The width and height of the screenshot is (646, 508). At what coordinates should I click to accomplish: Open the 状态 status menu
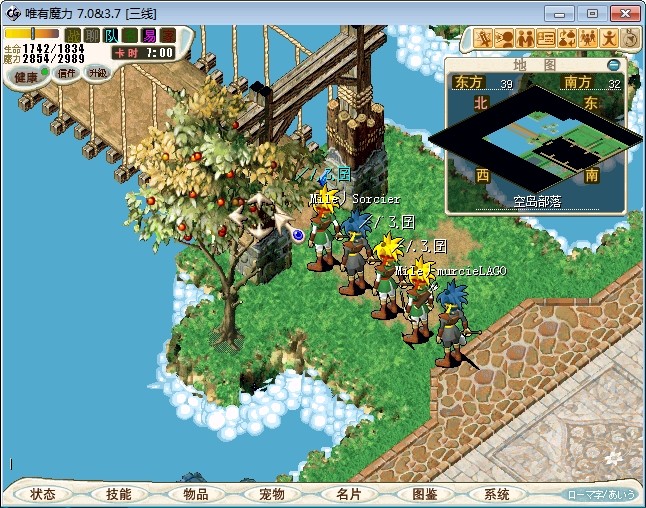[43, 494]
